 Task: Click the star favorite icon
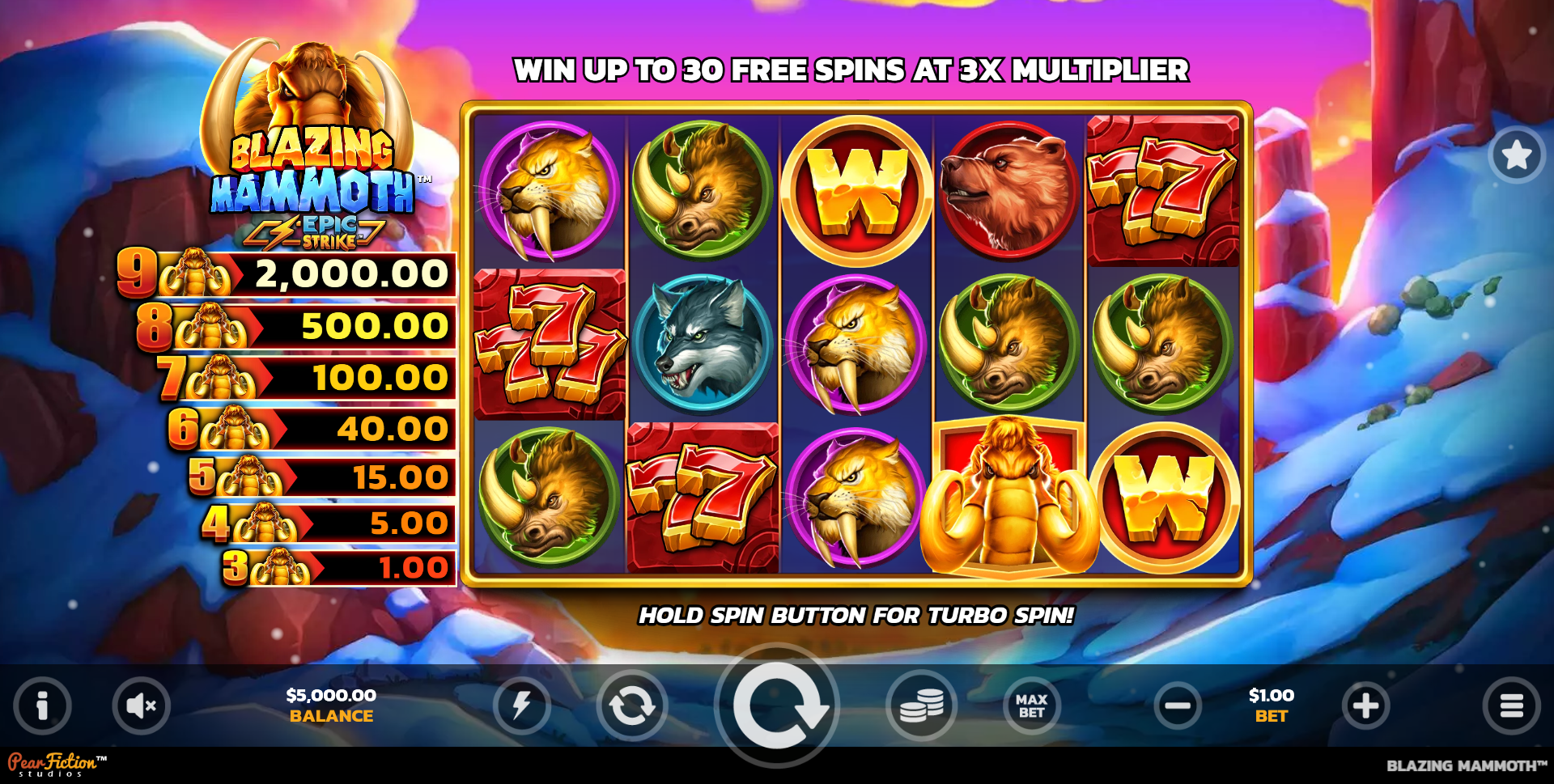pos(1516,155)
